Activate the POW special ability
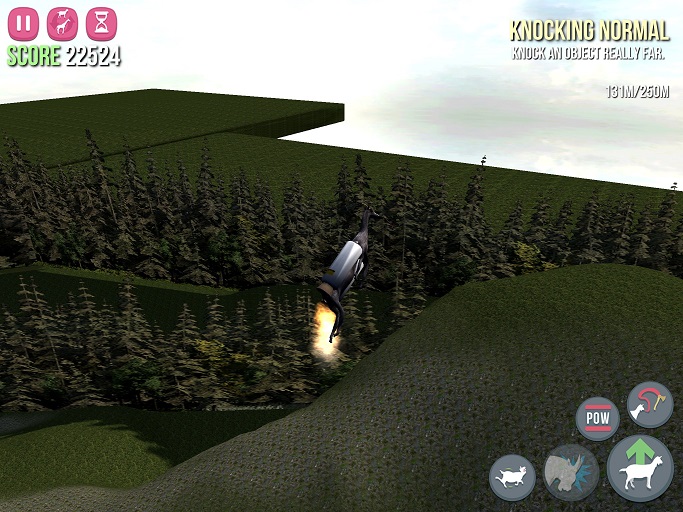The width and height of the screenshot is (683, 512). [597, 418]
